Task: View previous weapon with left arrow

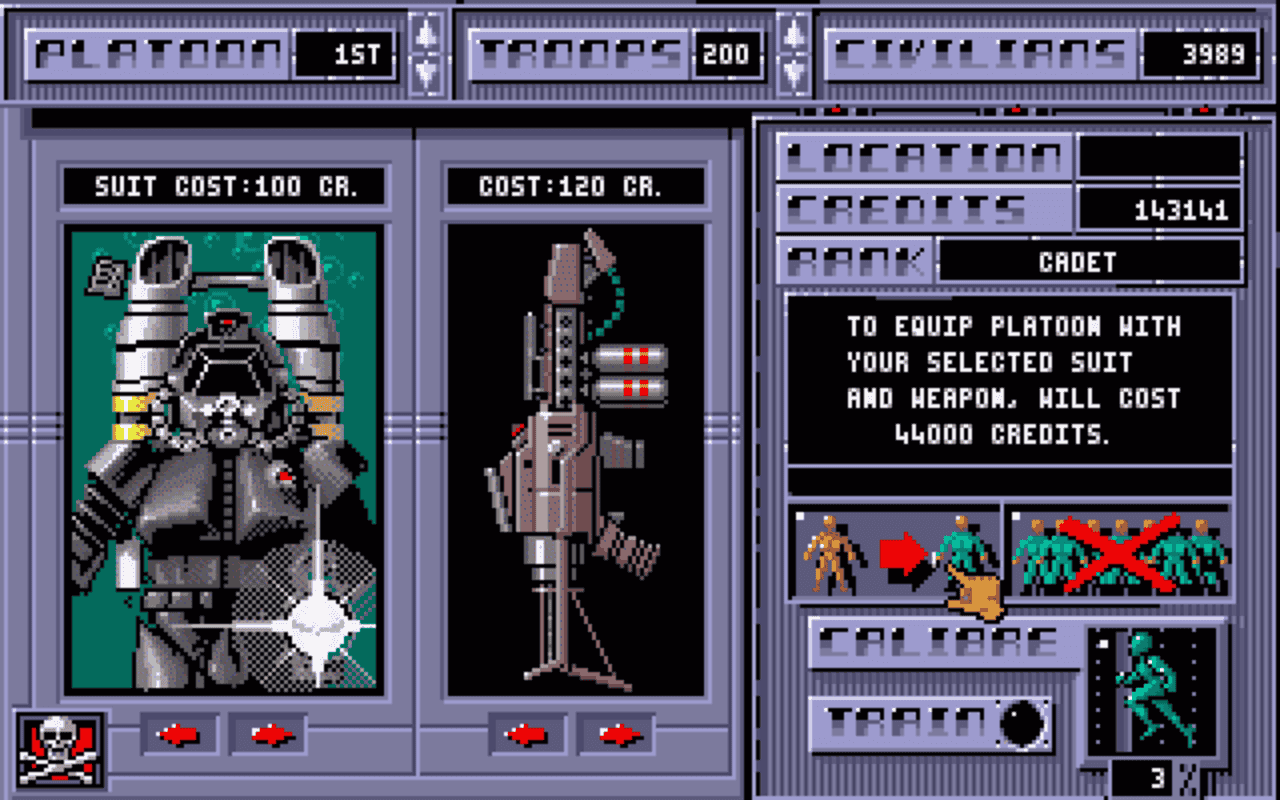Action: [x=524, y=734]
